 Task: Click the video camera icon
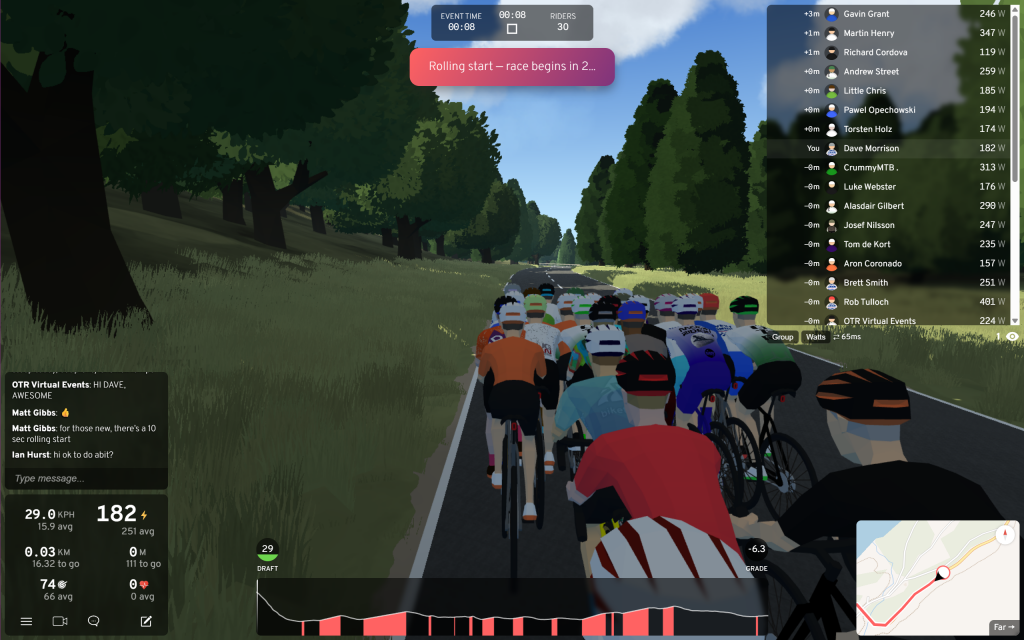(x=60, y=621)
